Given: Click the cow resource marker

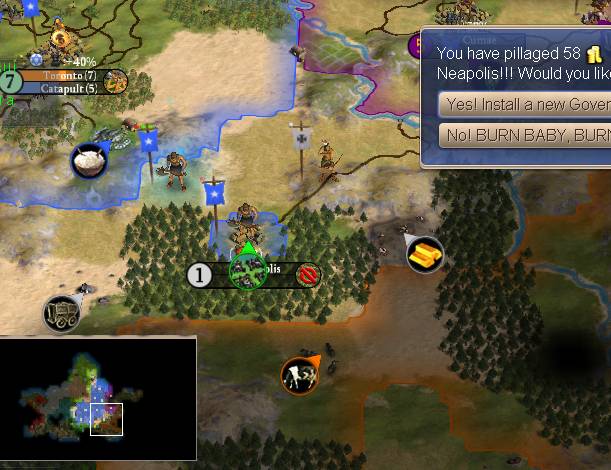Looking at the screenshot, I should [x=298, y=376].
